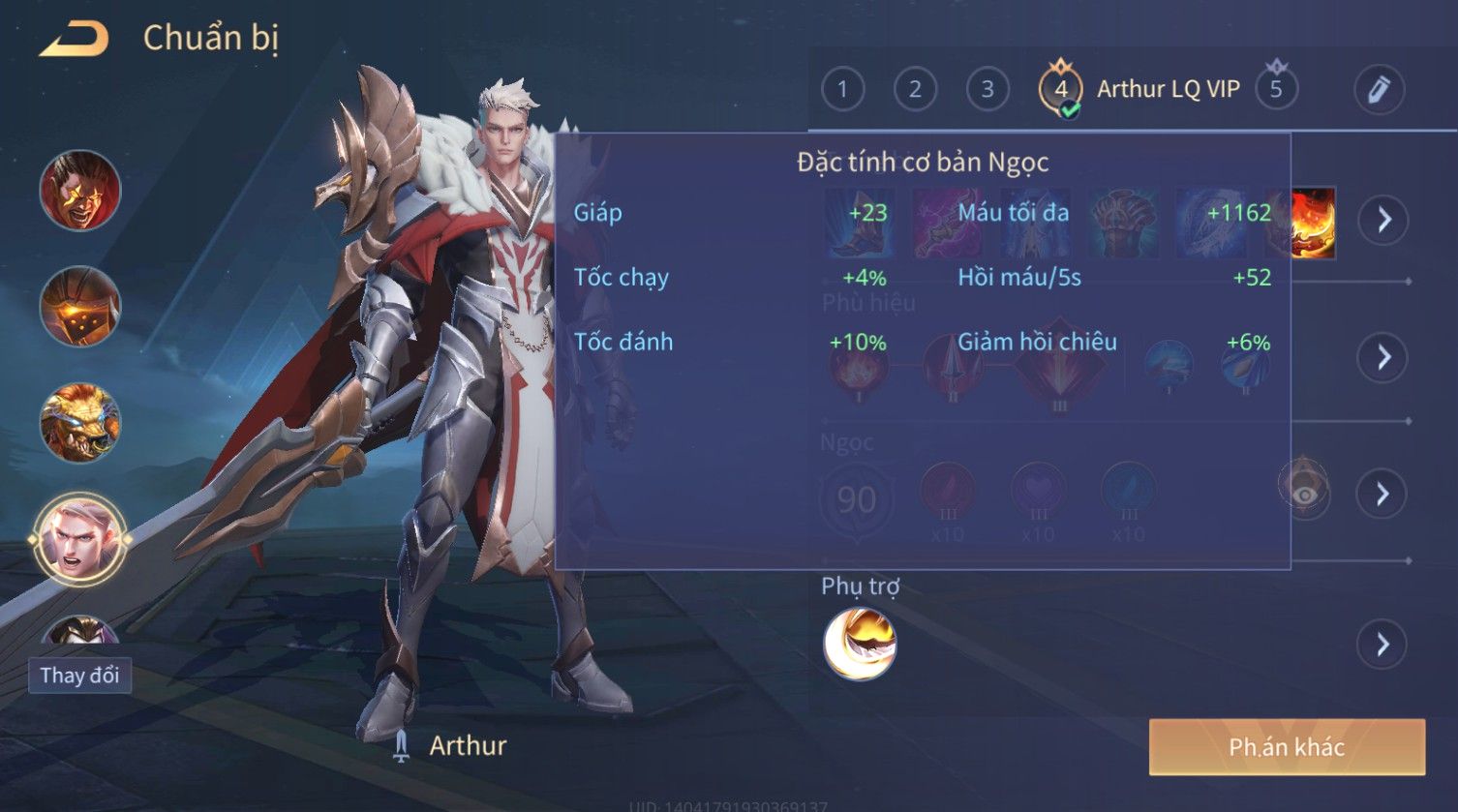Screen dimensions: 1458x812
Task: Choose the golden lion hero portrait
Action: tap(80, 423)
